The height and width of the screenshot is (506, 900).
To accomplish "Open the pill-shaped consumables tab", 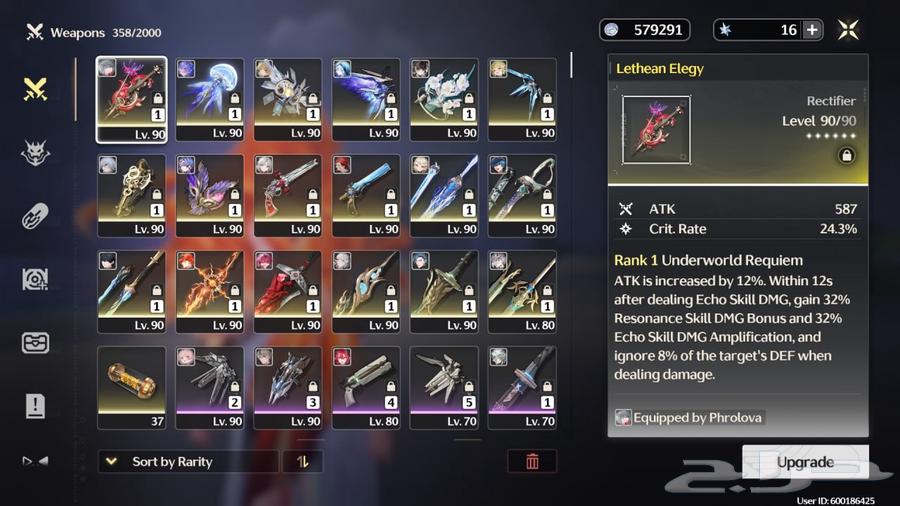I will click(x=36, y=216).
